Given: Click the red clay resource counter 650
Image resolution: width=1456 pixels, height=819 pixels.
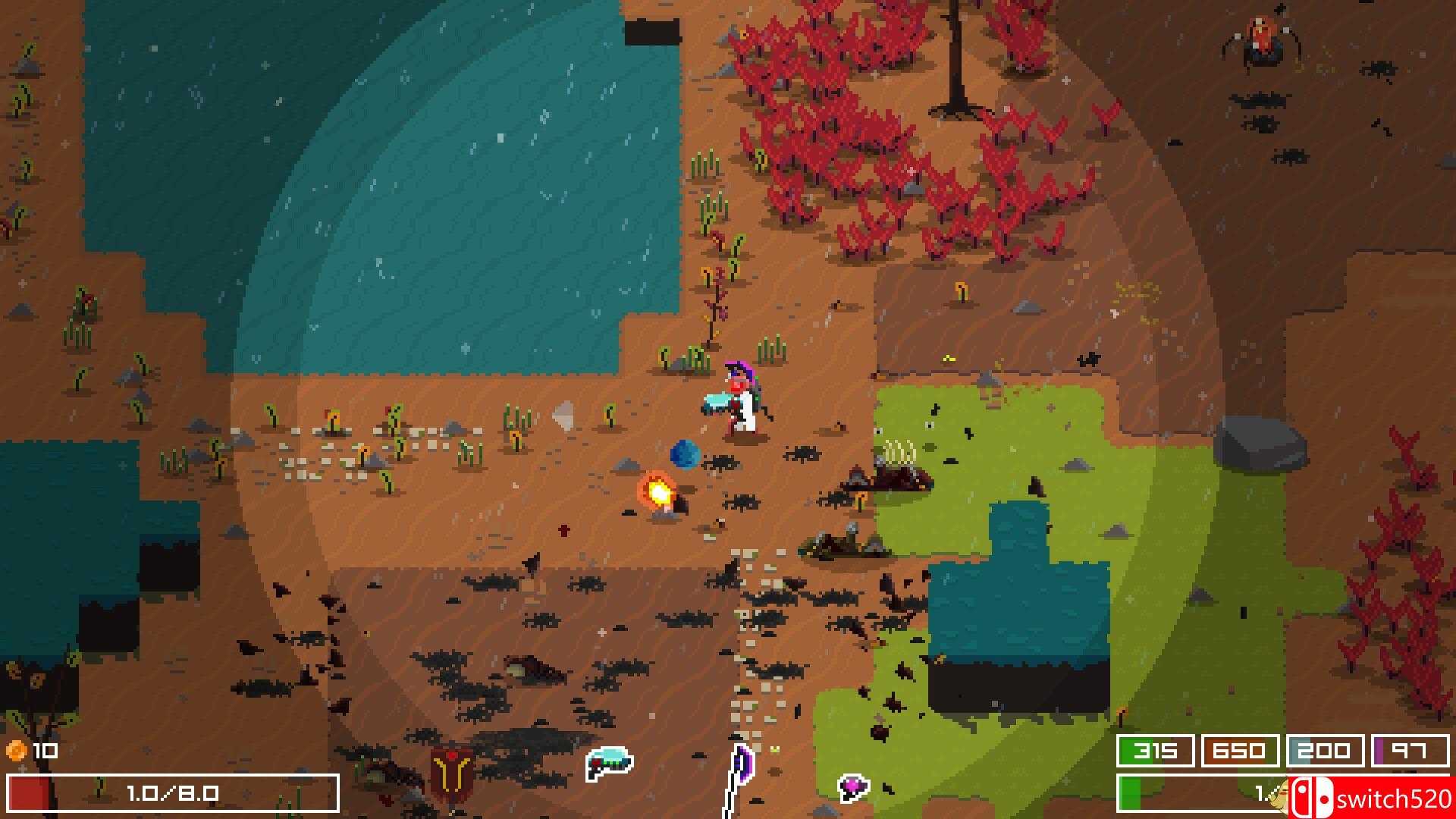Looking at the screenshot, I should 1240,751.
